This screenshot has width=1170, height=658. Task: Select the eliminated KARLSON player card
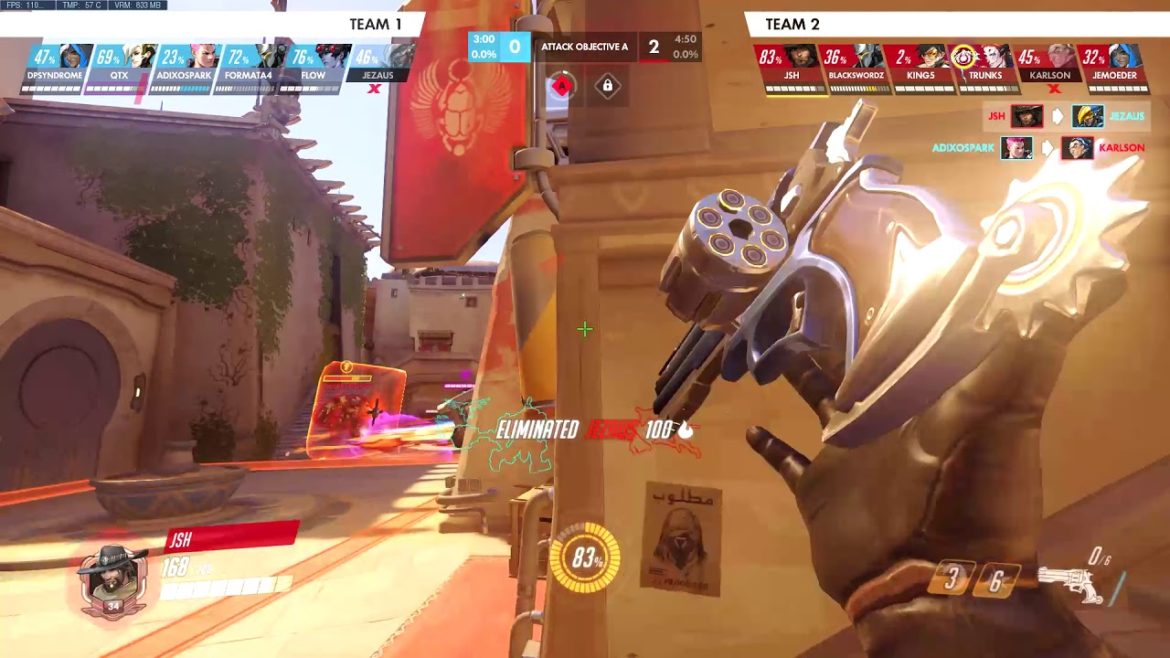point(1046,66)
